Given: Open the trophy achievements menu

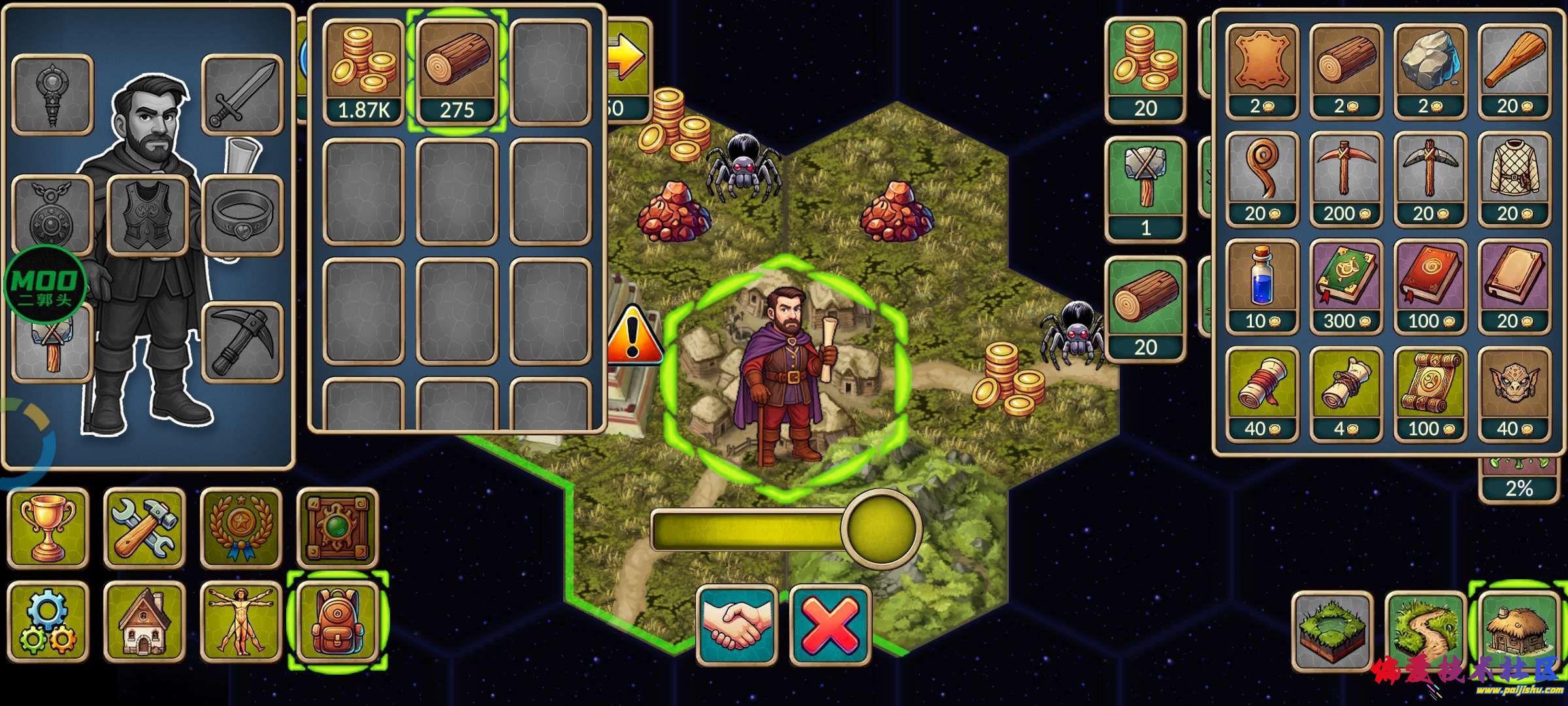Looking at the screenshot, I should point(48,528).
